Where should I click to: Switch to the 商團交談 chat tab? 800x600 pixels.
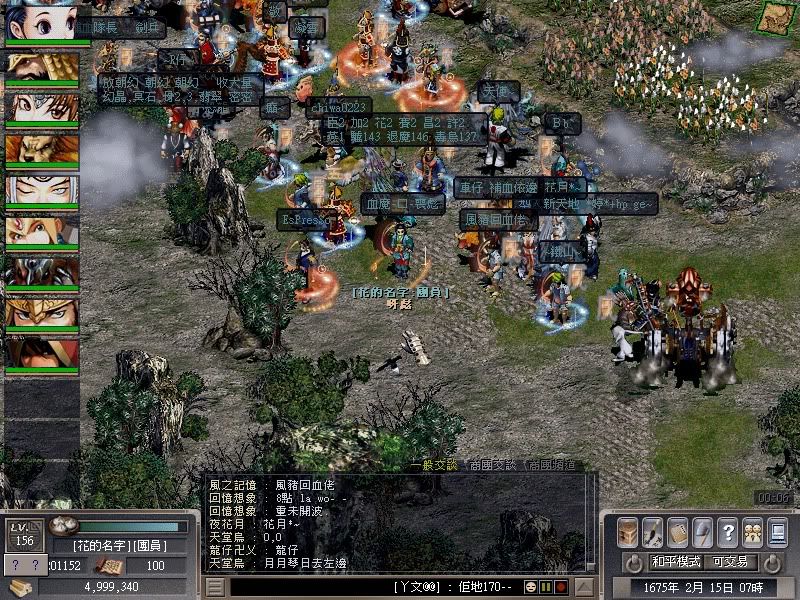click(494, 464)
